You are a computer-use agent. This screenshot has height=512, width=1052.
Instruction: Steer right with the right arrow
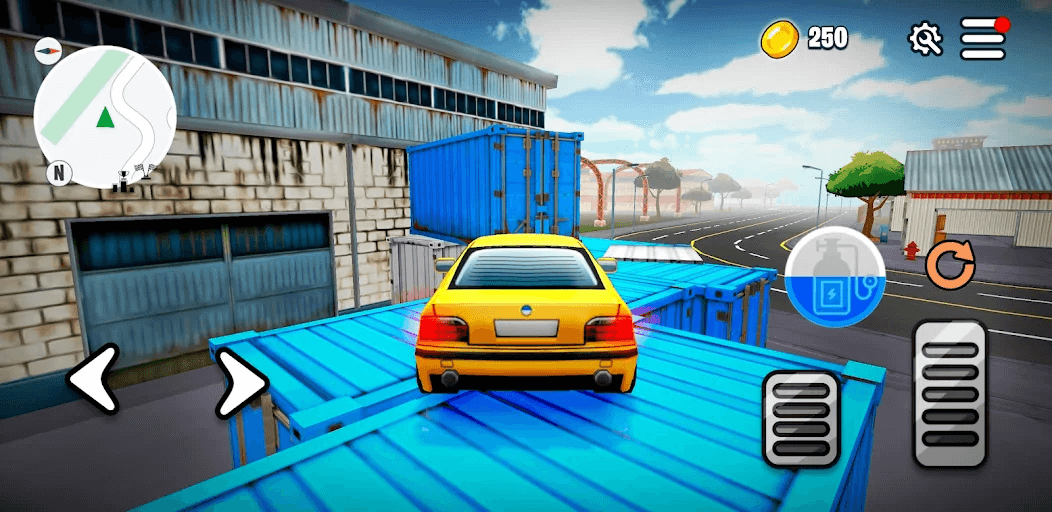[241, 382]
